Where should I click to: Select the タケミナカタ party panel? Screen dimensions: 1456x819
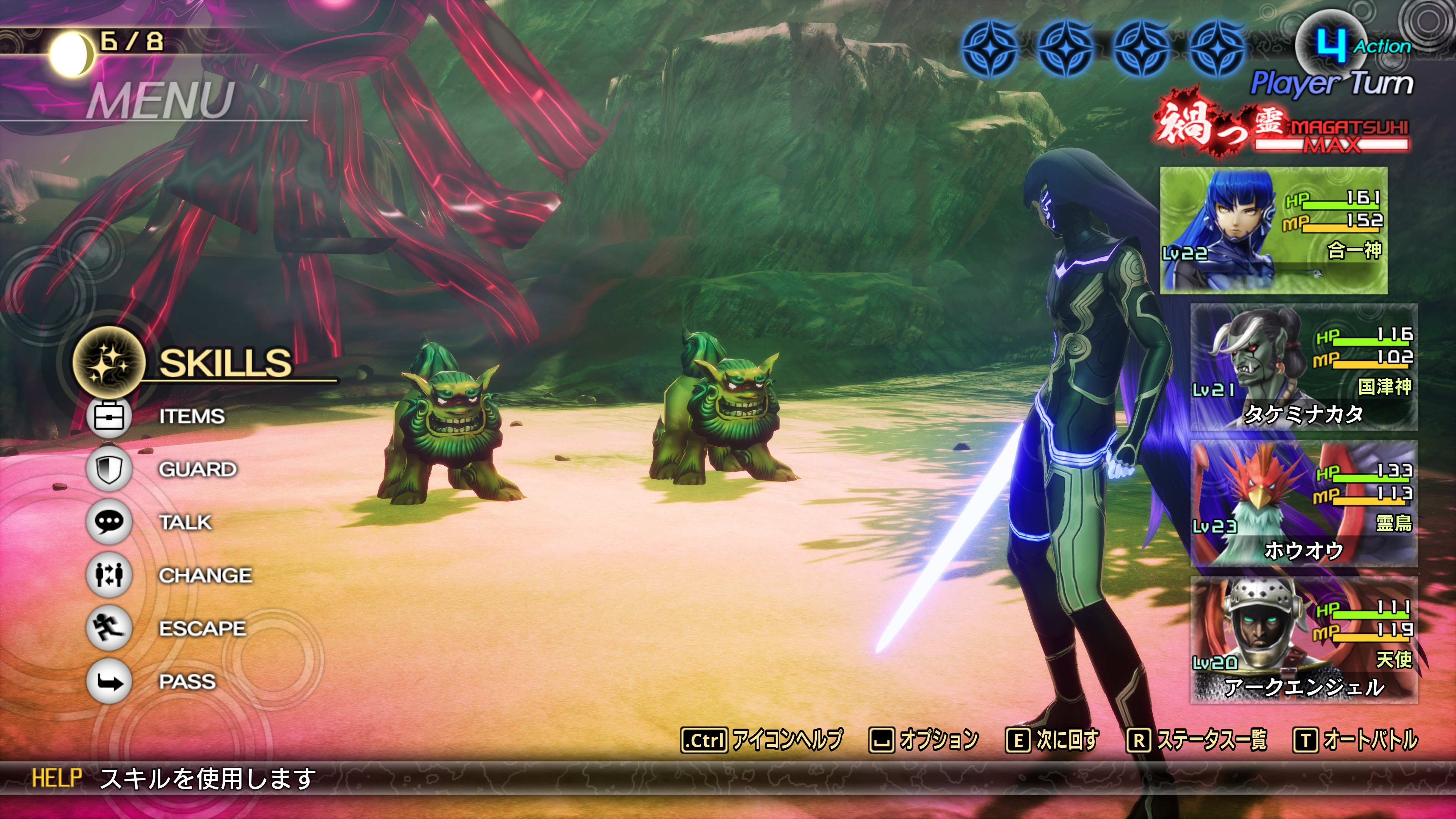[x=1304, y=367]
